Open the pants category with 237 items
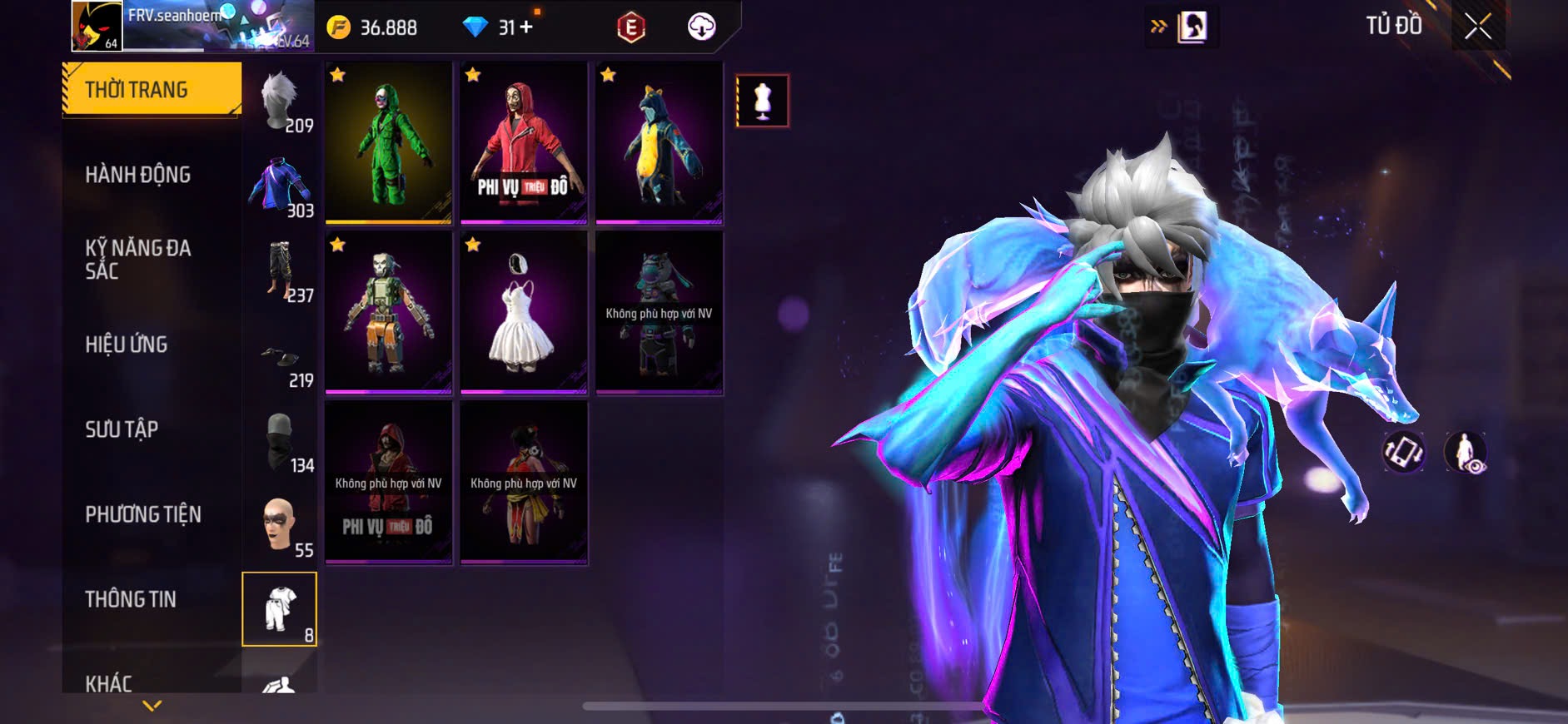The height and width of the screenshot is (724, 1568). [x=281, y=271]
